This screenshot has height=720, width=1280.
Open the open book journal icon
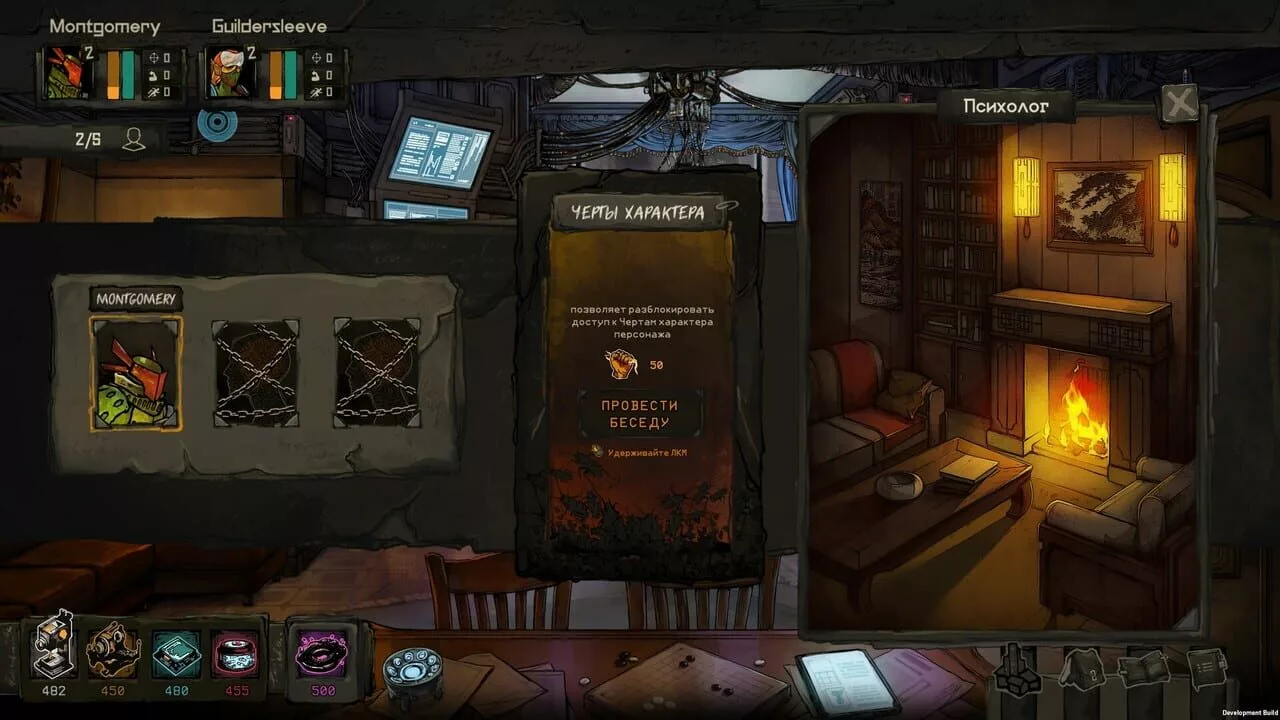pos(1146,668)
